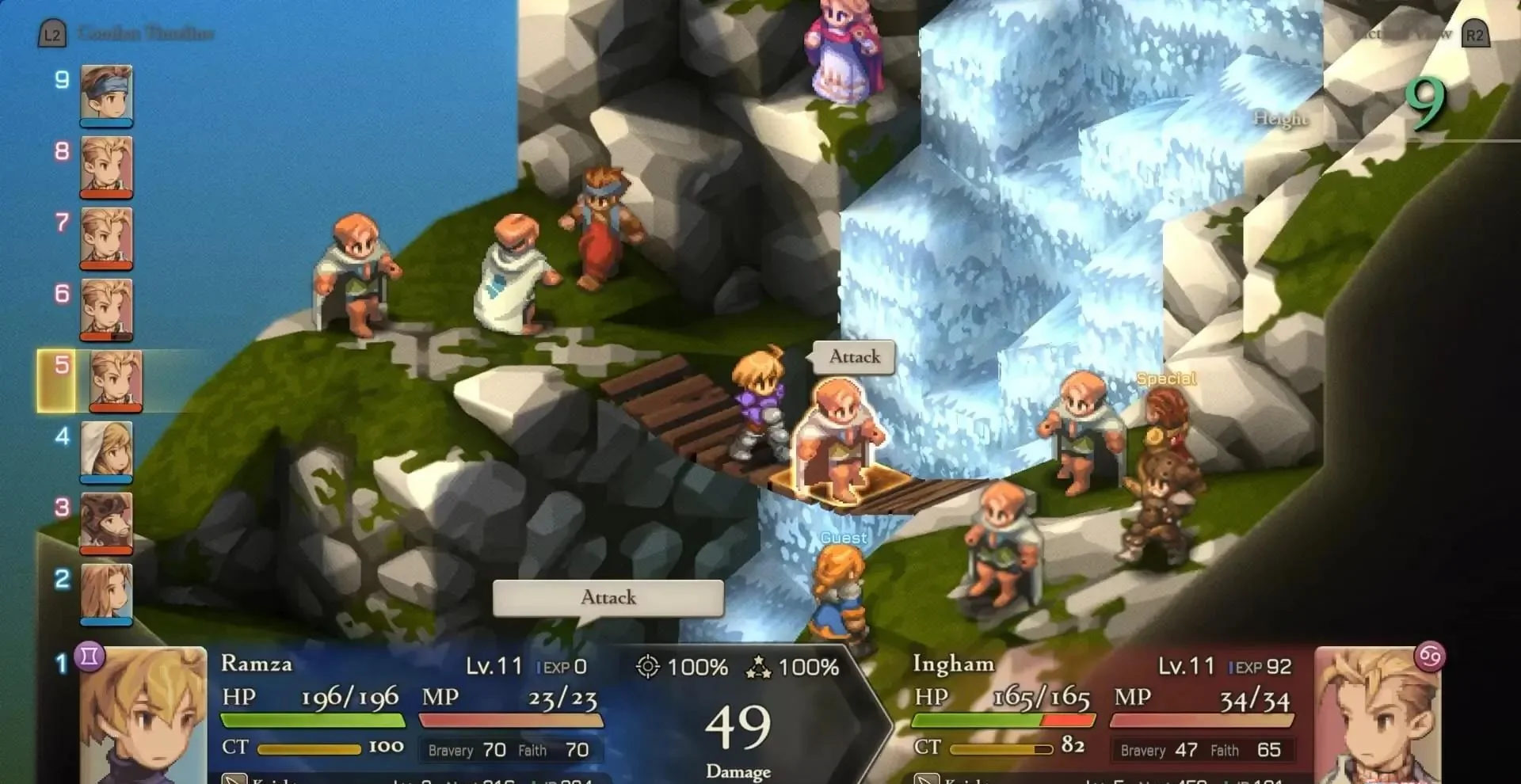
Task: Choose turn order portrait number 8
Action: tap(106, 166)
